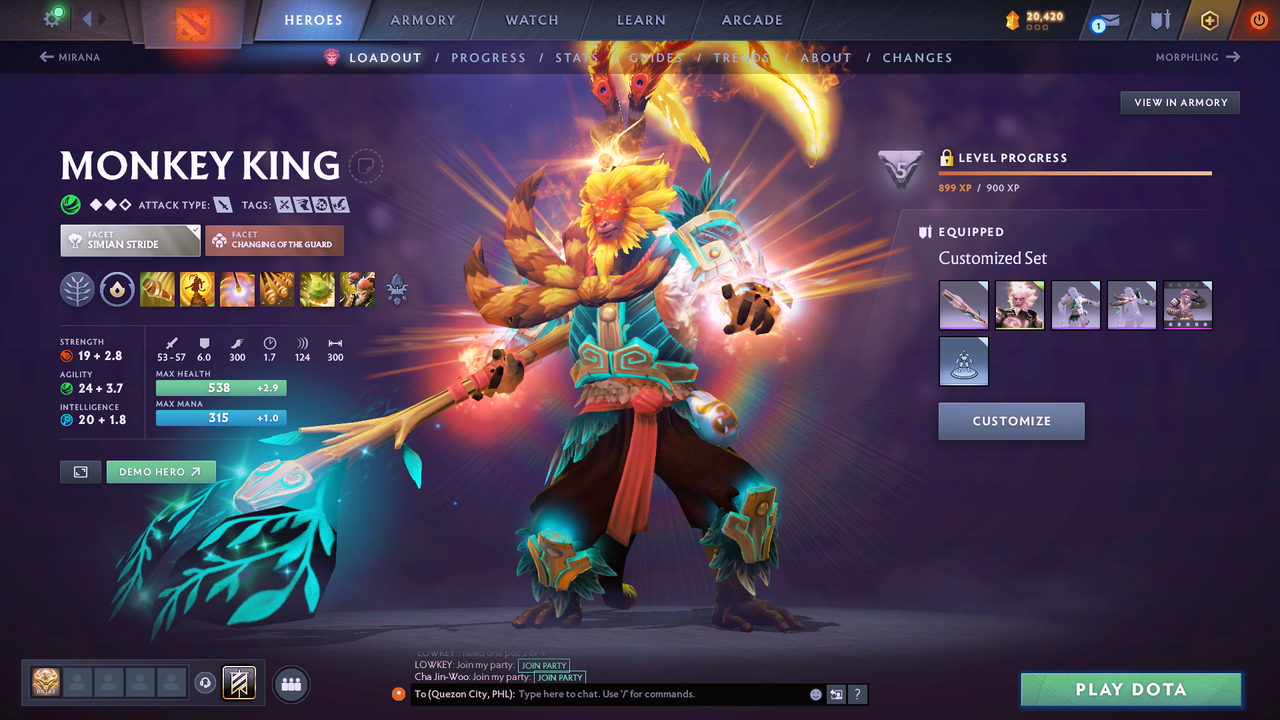Click the Jingu Mastery ability icon
This screenshot has width=1280, height=720.
click(277, 289)
